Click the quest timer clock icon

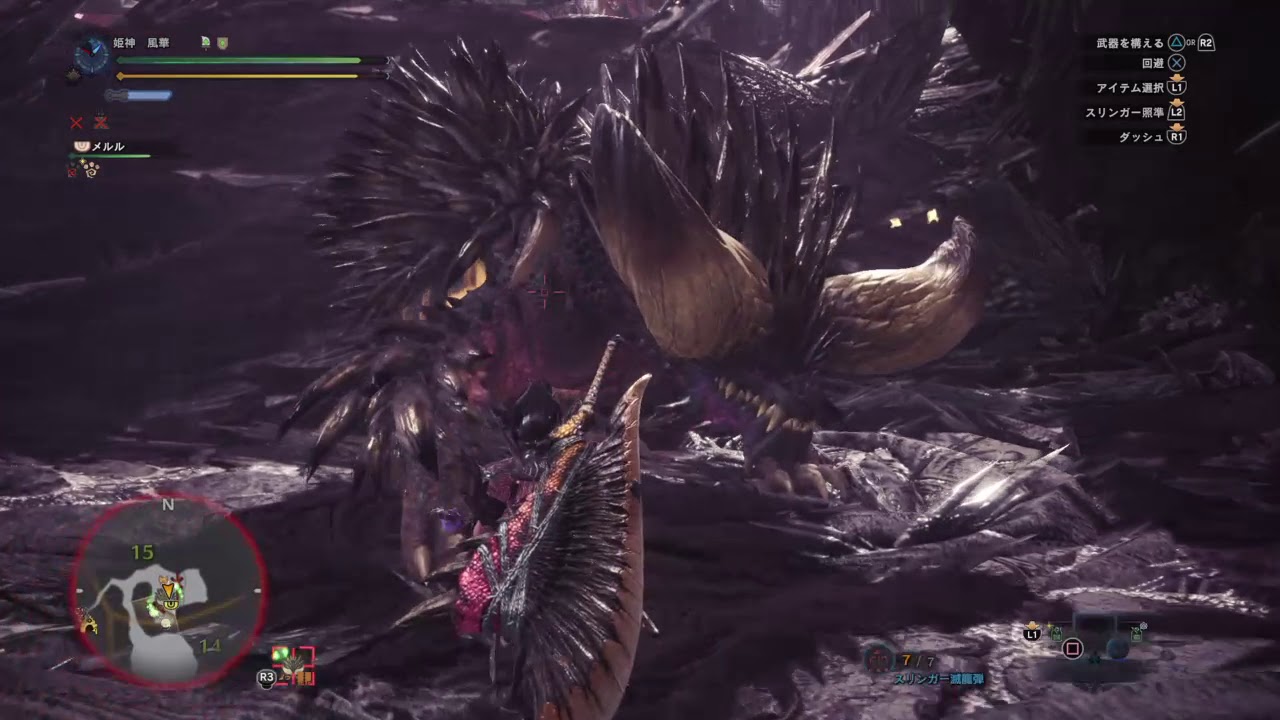pyautogui.click(x=91, y=54)
